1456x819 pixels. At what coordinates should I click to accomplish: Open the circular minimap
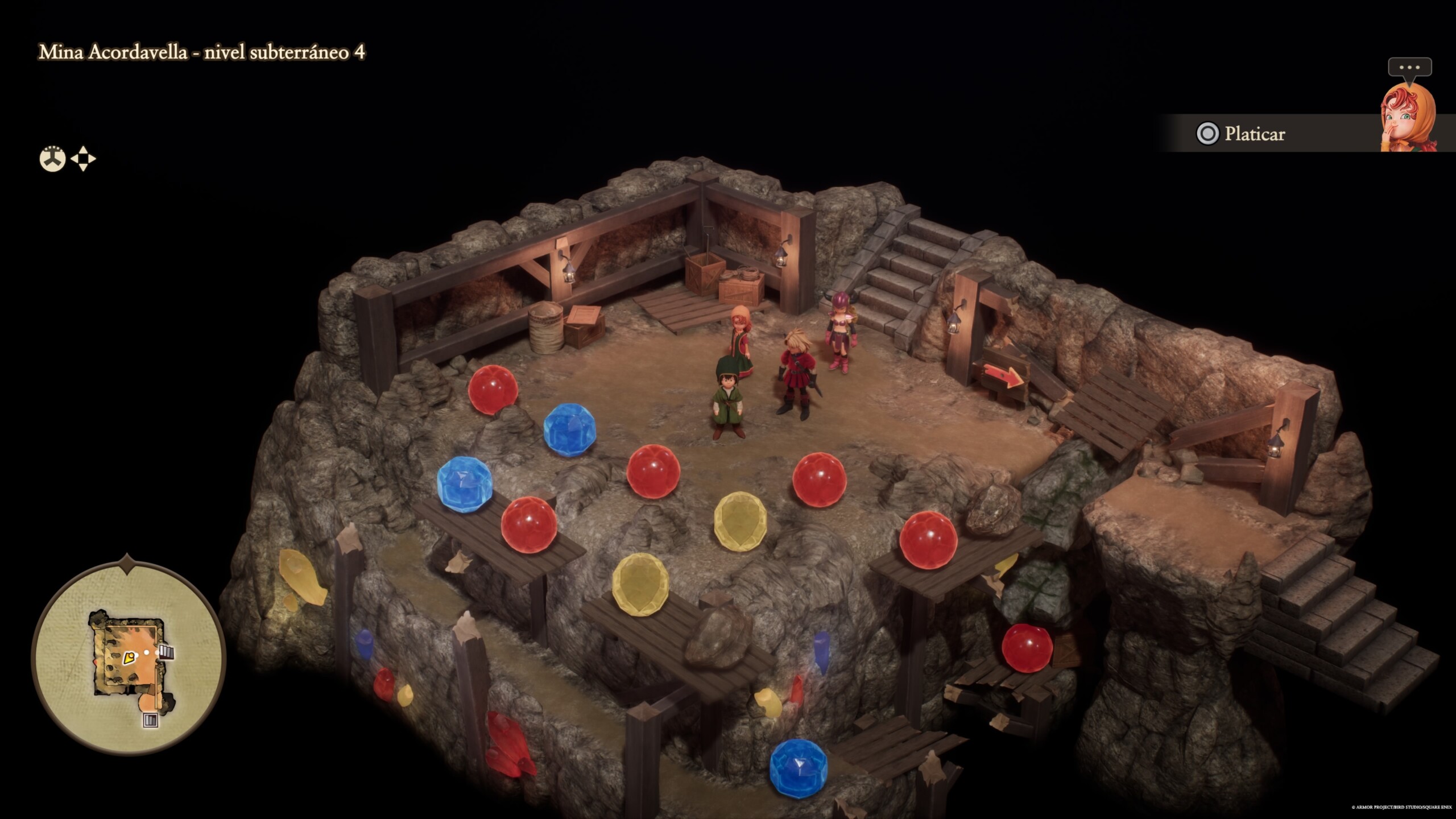coord(129,658)
